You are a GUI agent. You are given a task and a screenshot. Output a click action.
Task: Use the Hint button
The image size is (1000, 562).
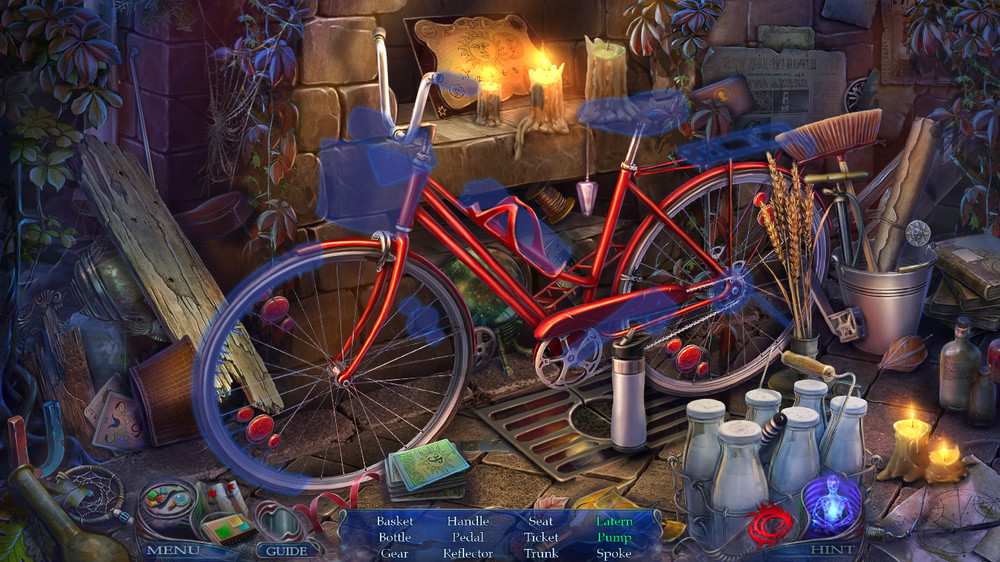[832, 549]
